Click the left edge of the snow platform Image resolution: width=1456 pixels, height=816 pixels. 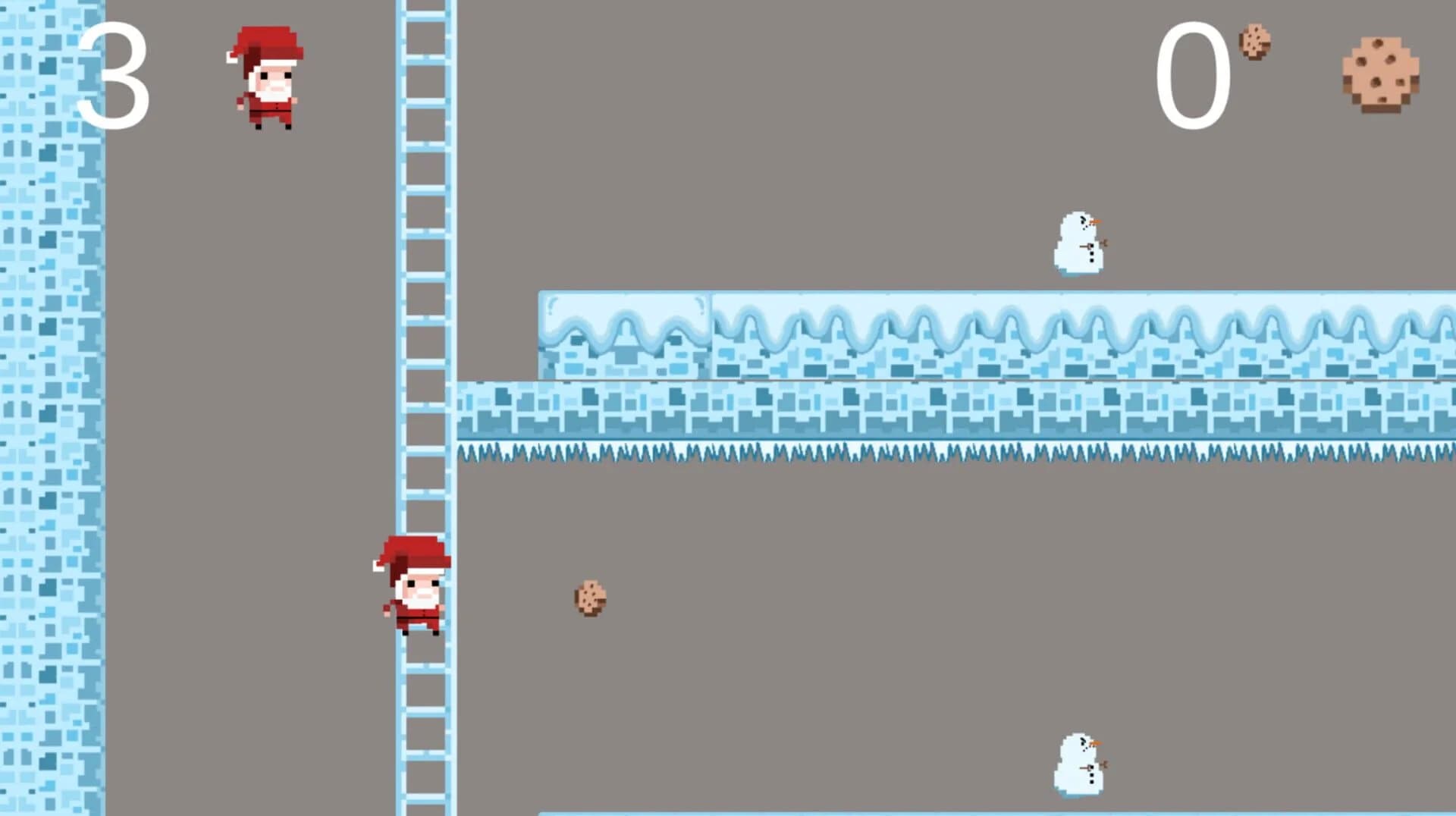[x=542, y=326]
